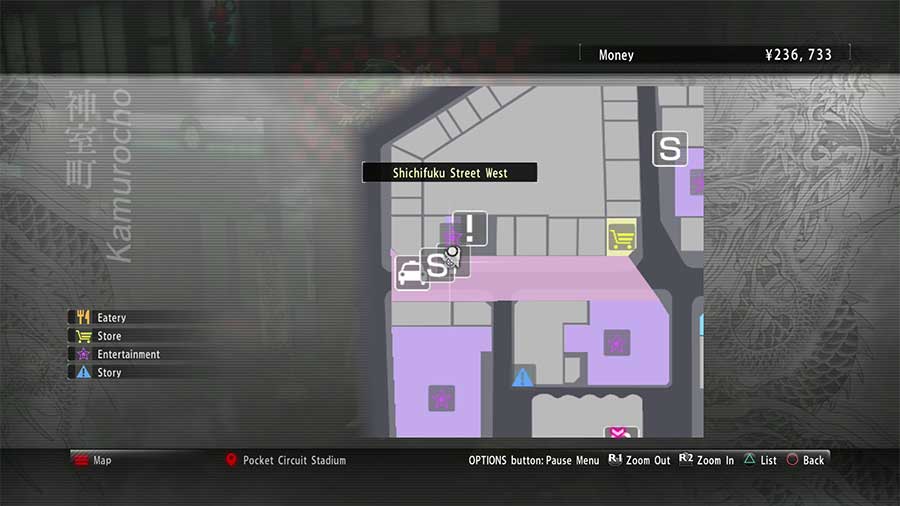Pick the Entertainment legend entry

127,354
